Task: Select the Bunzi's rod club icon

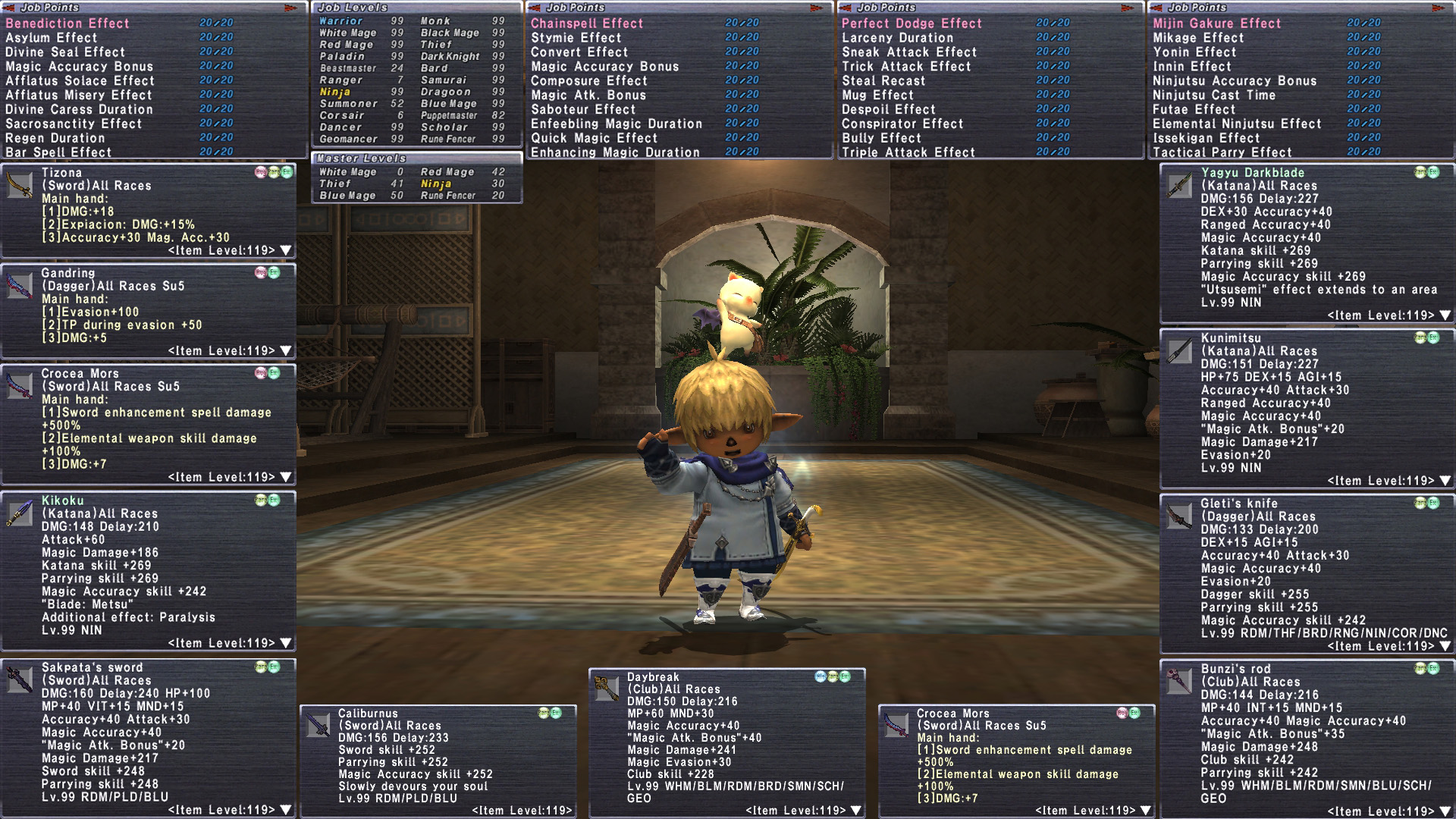Action: [x=1179, y=681]
